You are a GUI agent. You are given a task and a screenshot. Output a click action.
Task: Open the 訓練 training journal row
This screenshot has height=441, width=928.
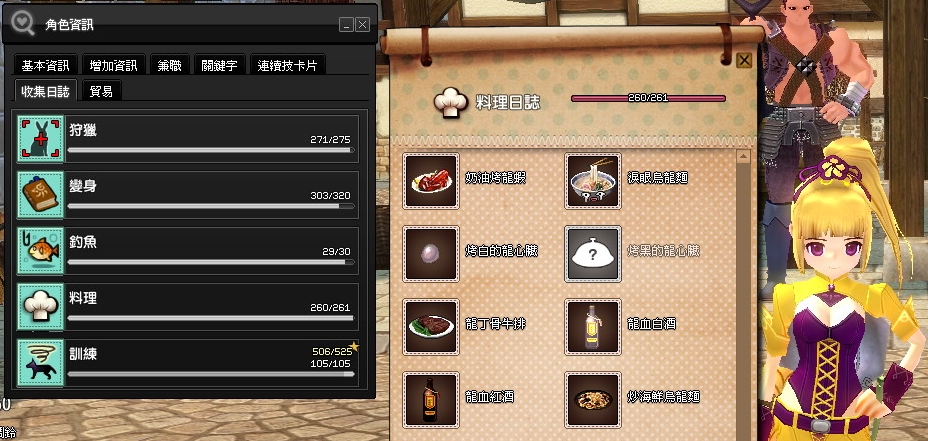pos(187,362)
